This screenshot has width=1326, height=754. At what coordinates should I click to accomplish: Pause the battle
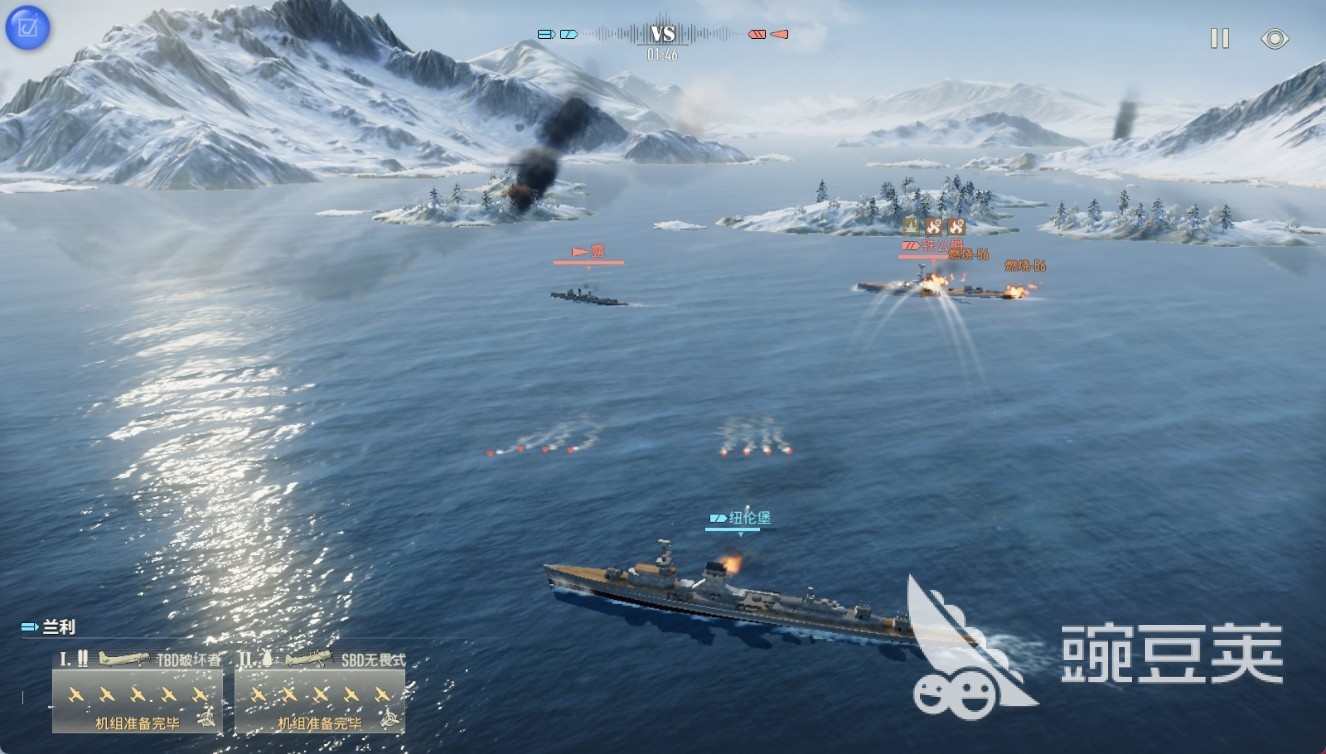click(1219, 39)
